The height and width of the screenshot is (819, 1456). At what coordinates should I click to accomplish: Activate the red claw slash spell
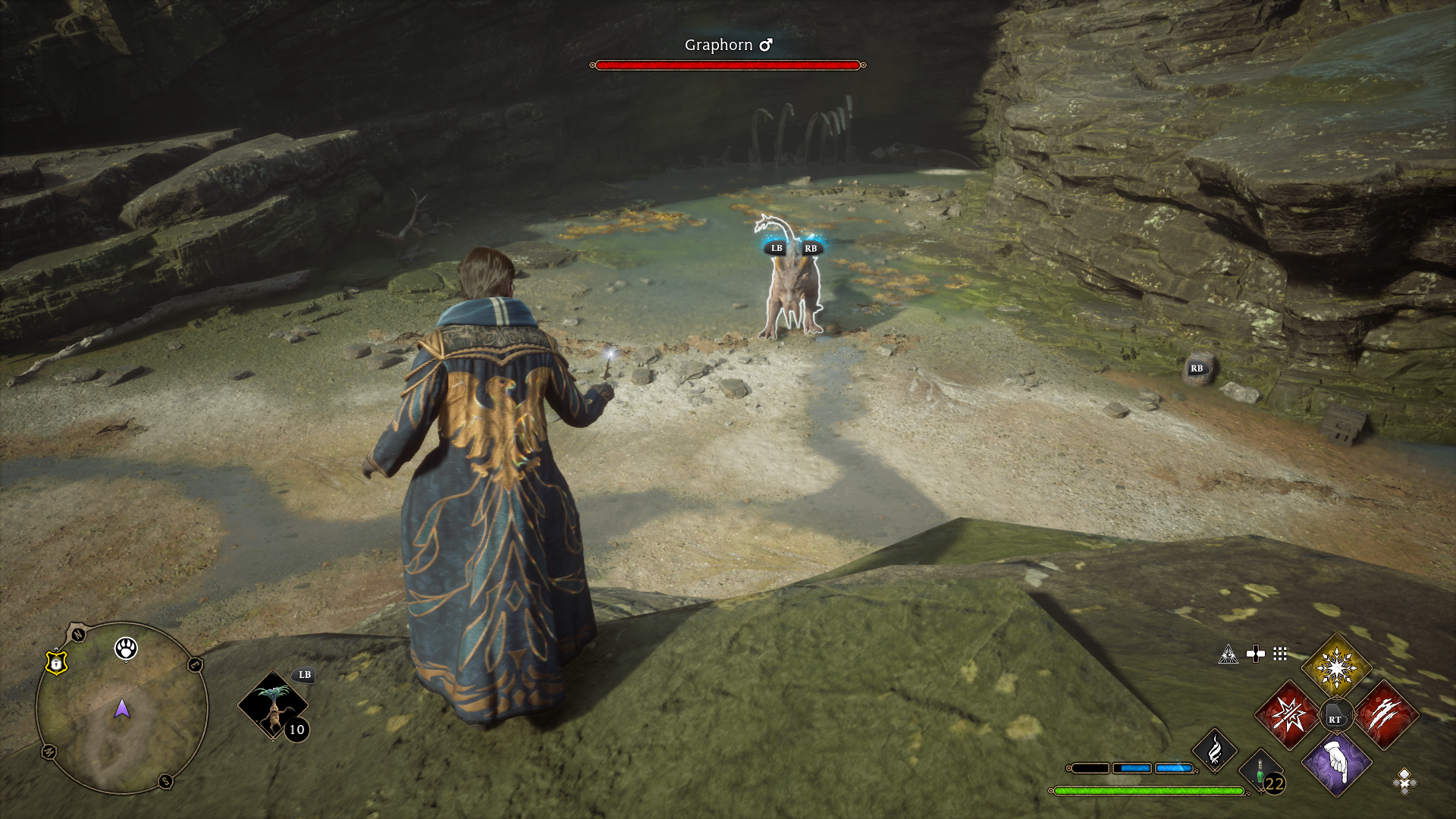click(x=1385, y=715)
